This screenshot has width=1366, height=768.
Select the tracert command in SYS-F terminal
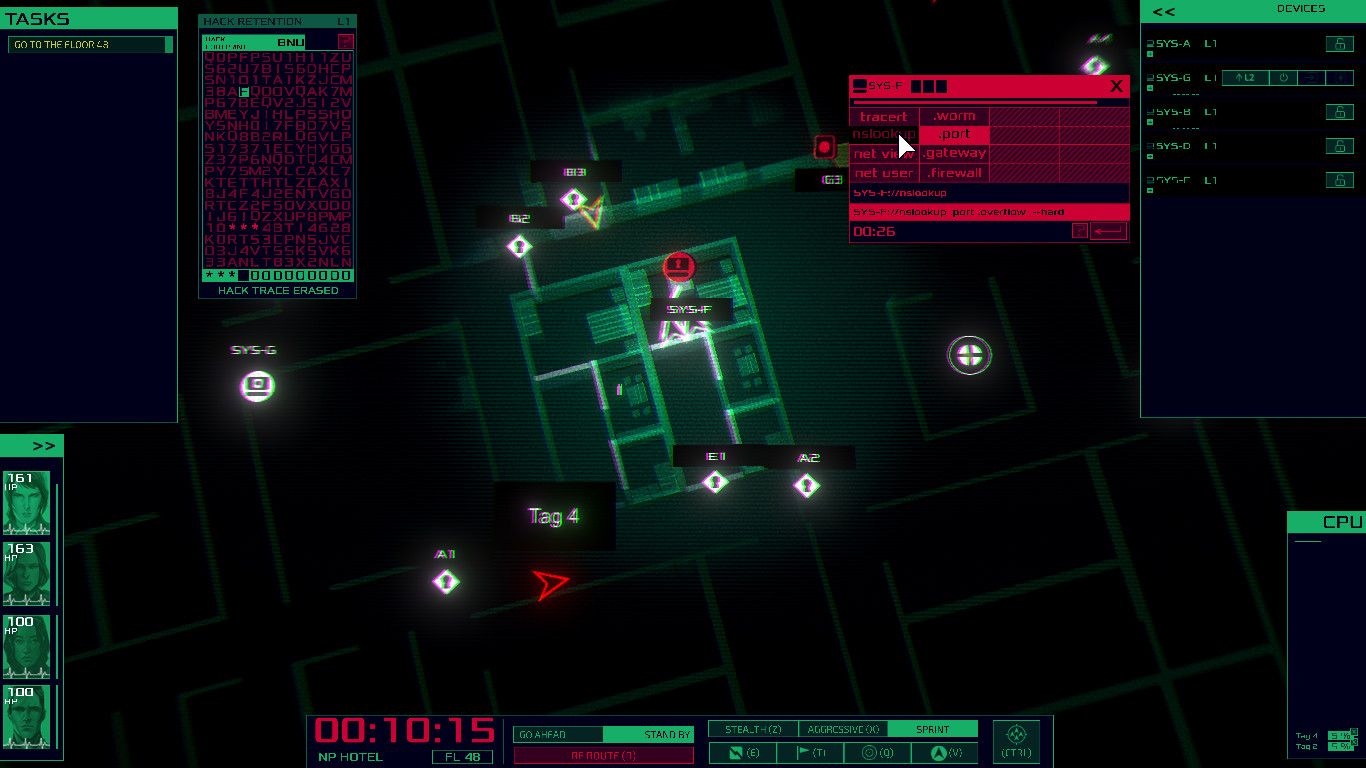883,116
